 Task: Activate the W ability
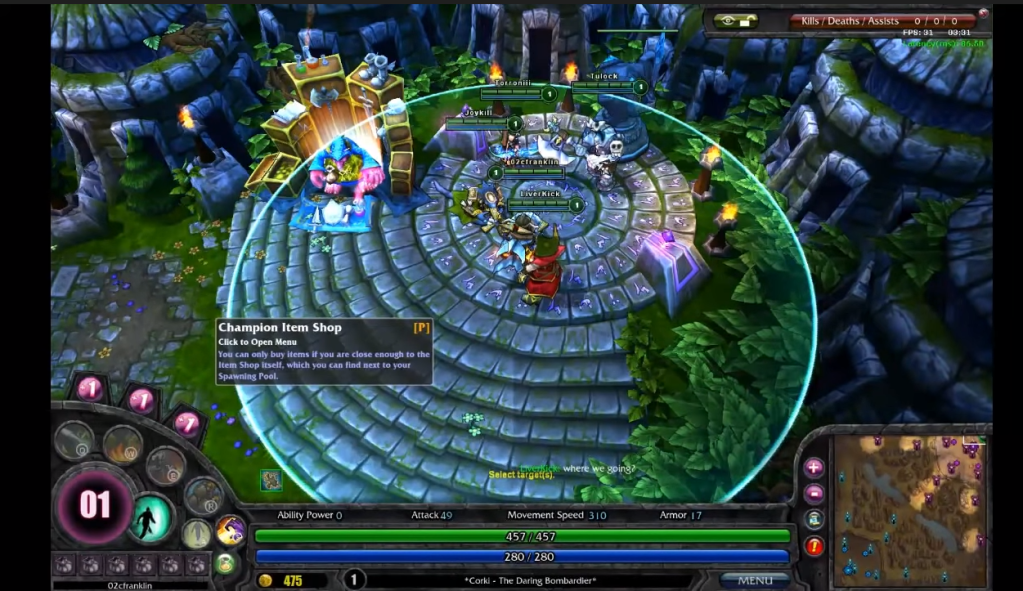(122, 444)
